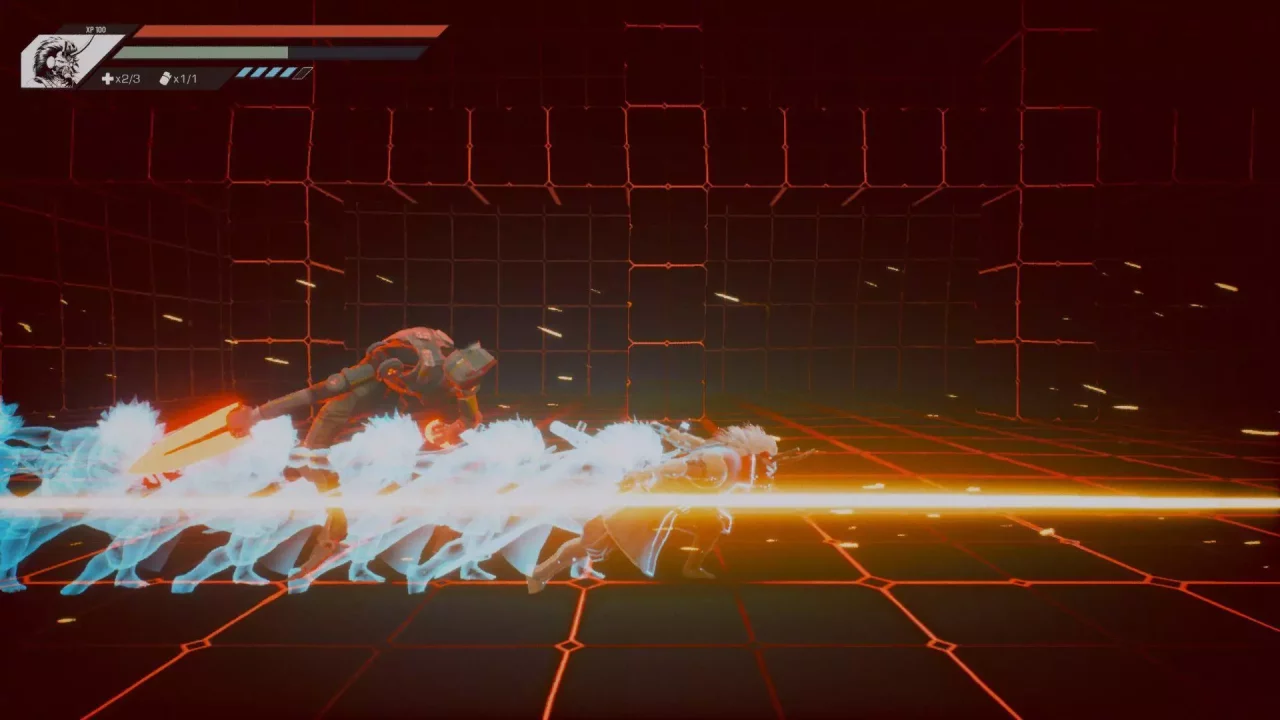Click the character portrait icon
The width and height of the screenshot is (1280, 720).
coord(55,60)
